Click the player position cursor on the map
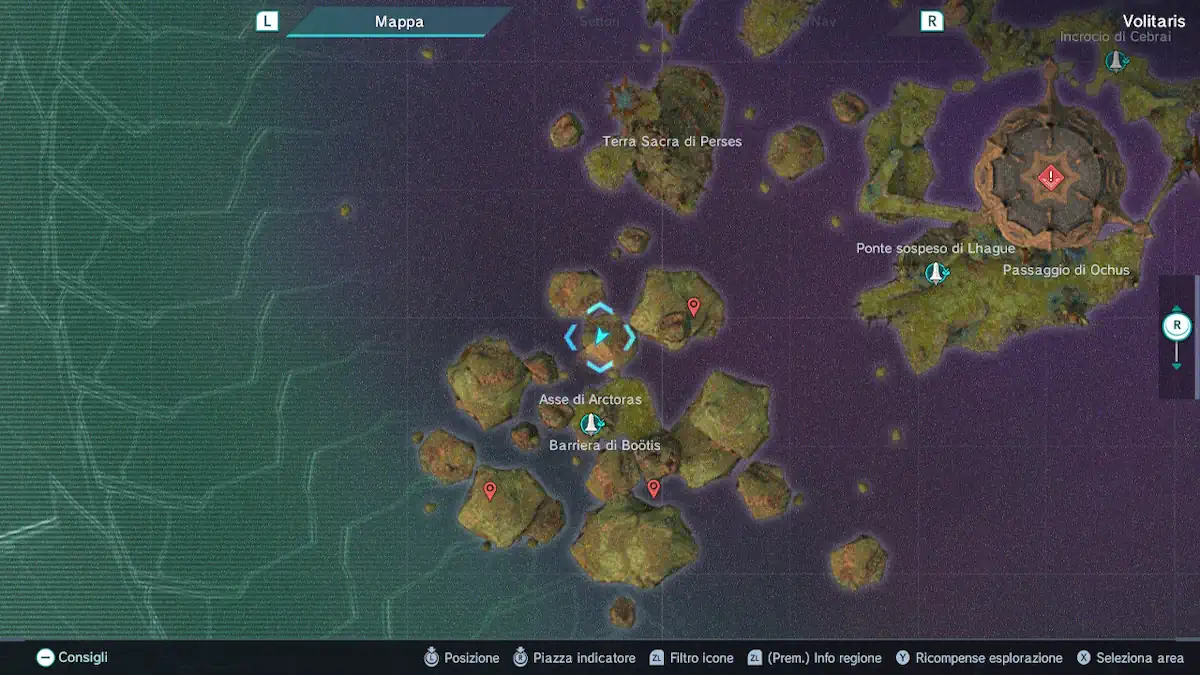Image resolution: width=1200 pixels, height=675 pixels. (x=600, y=337)
